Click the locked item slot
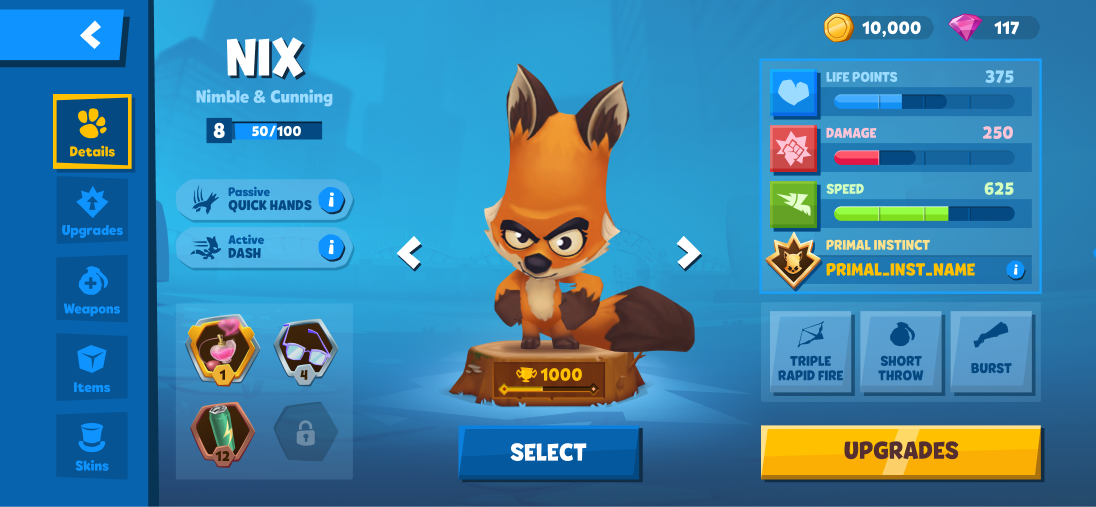 coord(305,432)
